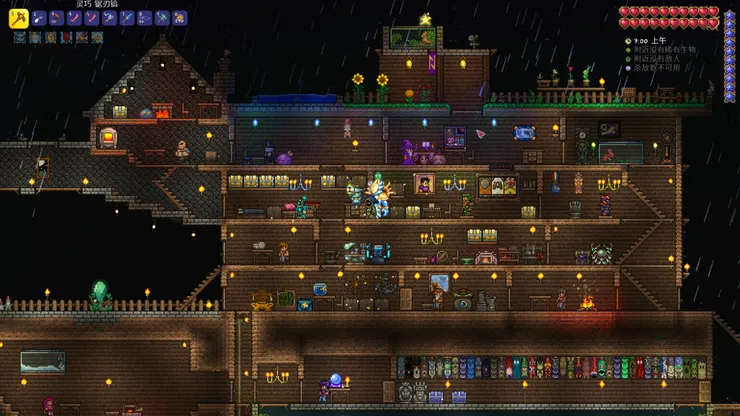Pick the blue staff in hotbar slot 6
Viewport: 740px width, 416px height.
point(109,17)
